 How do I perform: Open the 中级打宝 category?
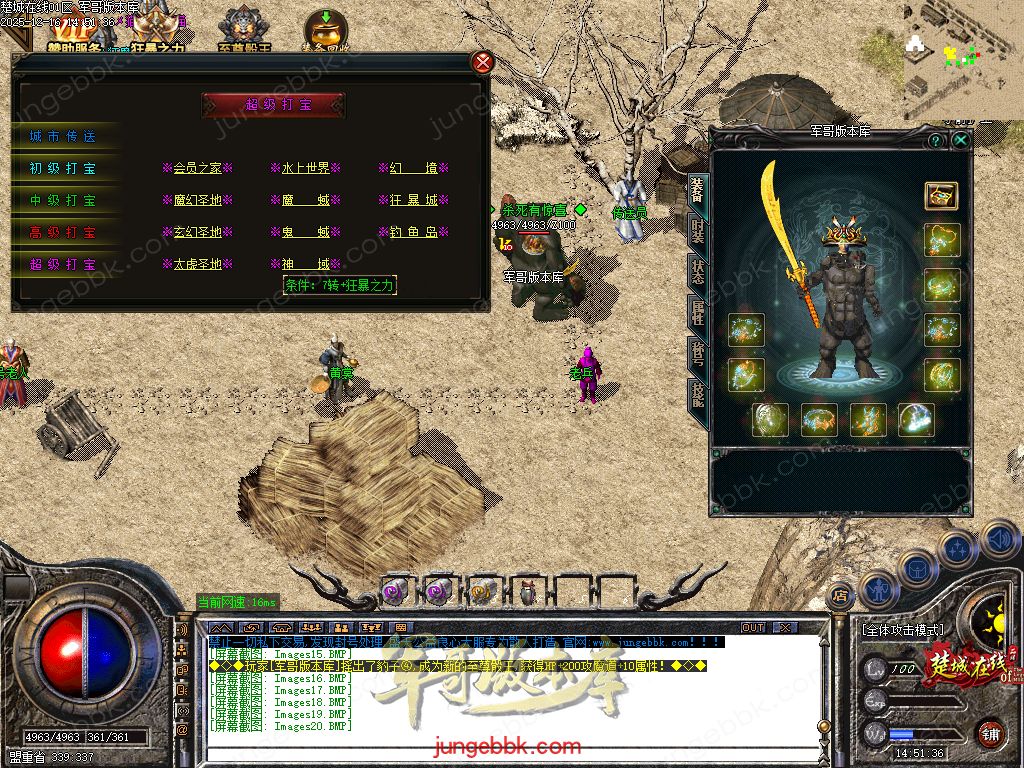[x=64, y=200]
